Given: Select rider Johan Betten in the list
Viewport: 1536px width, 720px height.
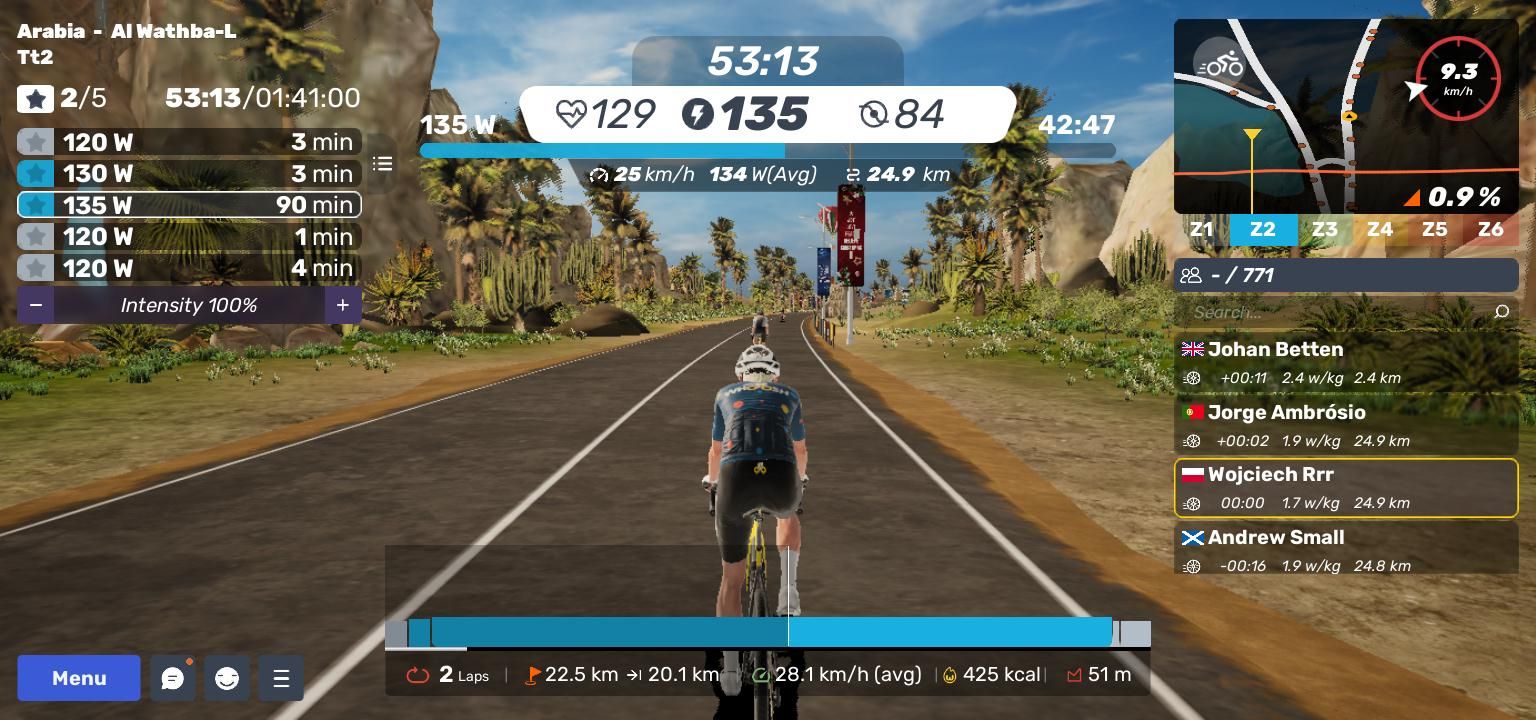Looking at the screenshot, I should [x=1346, y=362].
